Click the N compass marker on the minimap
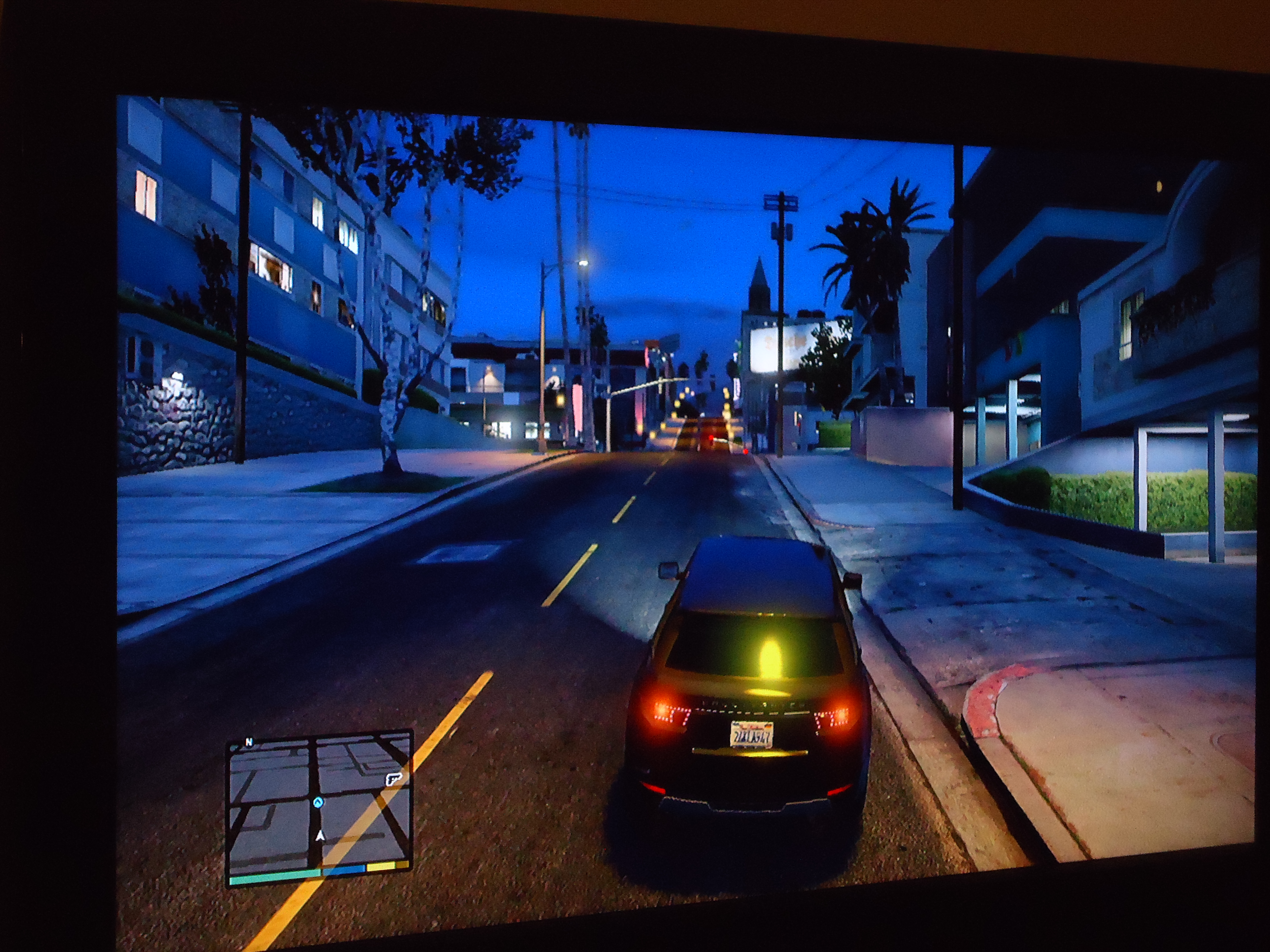 [249, 742]
